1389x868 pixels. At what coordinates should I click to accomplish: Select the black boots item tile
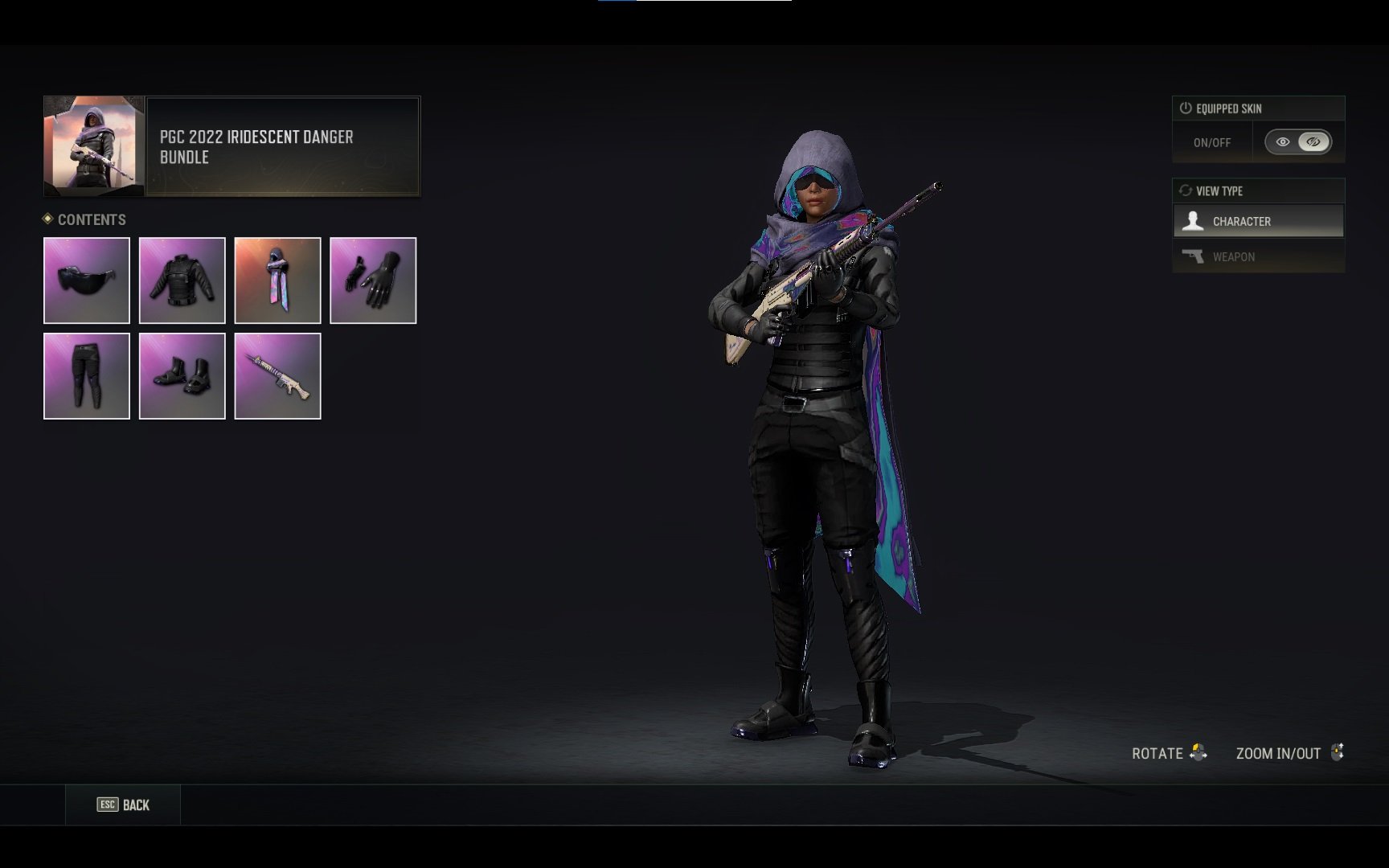coord(182,376)
